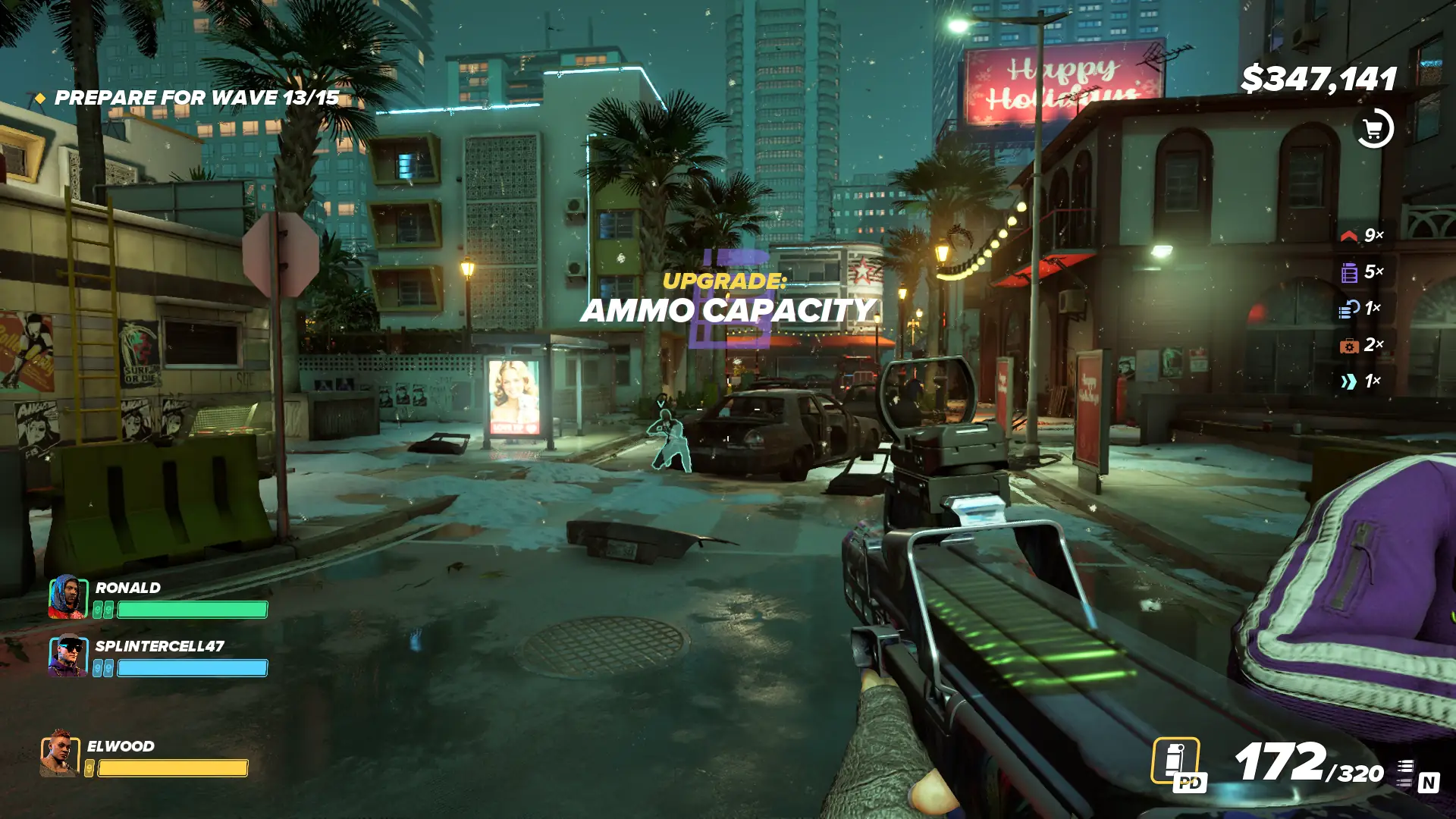Select the UPGRADE: AMMO CAPACITY banner
Image resolution: width=1456 pixels, height=819 pixels.
(x=728, y=297)
